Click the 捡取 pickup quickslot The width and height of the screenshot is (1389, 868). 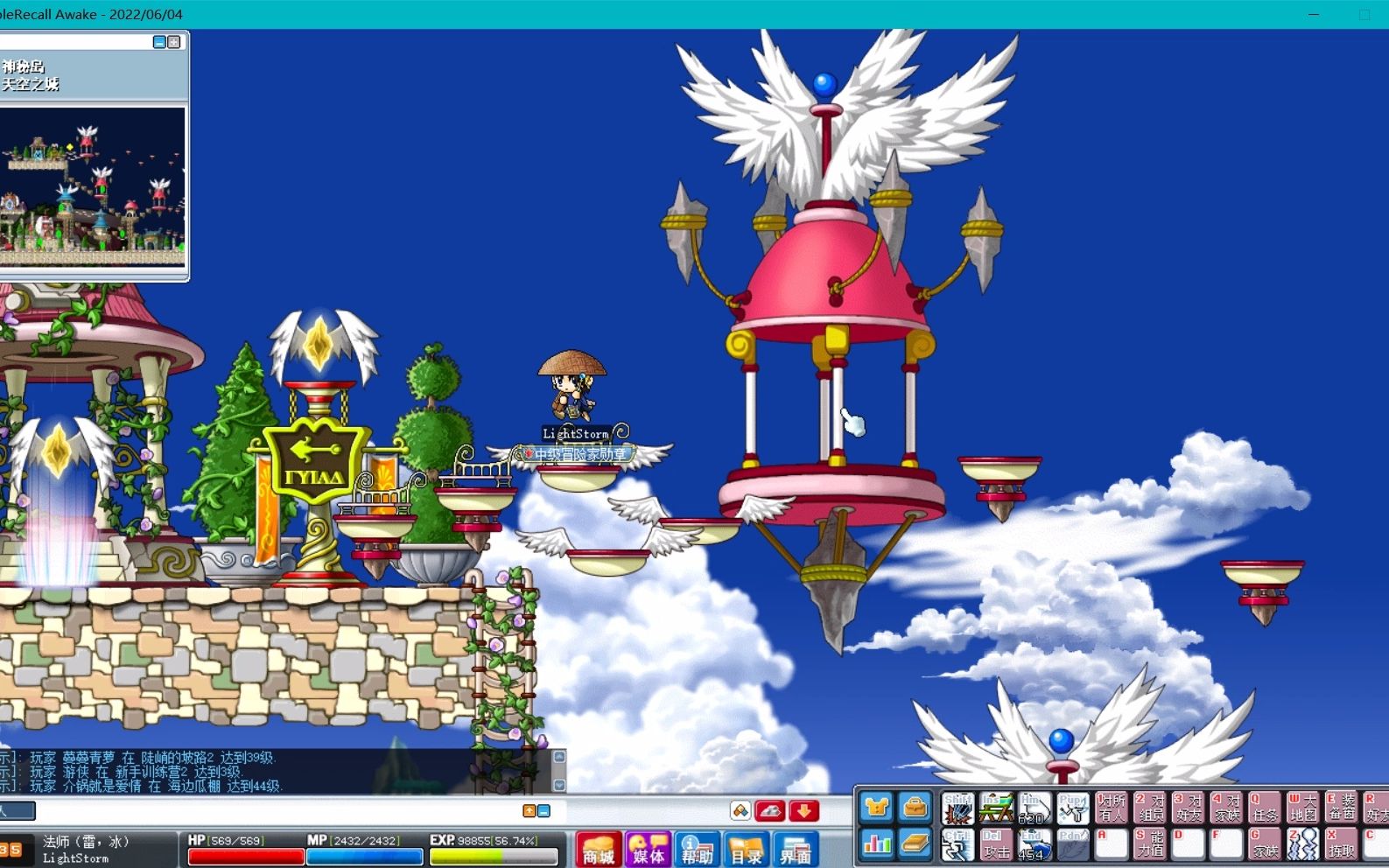pyautogui.click(x=1340, y=844)
